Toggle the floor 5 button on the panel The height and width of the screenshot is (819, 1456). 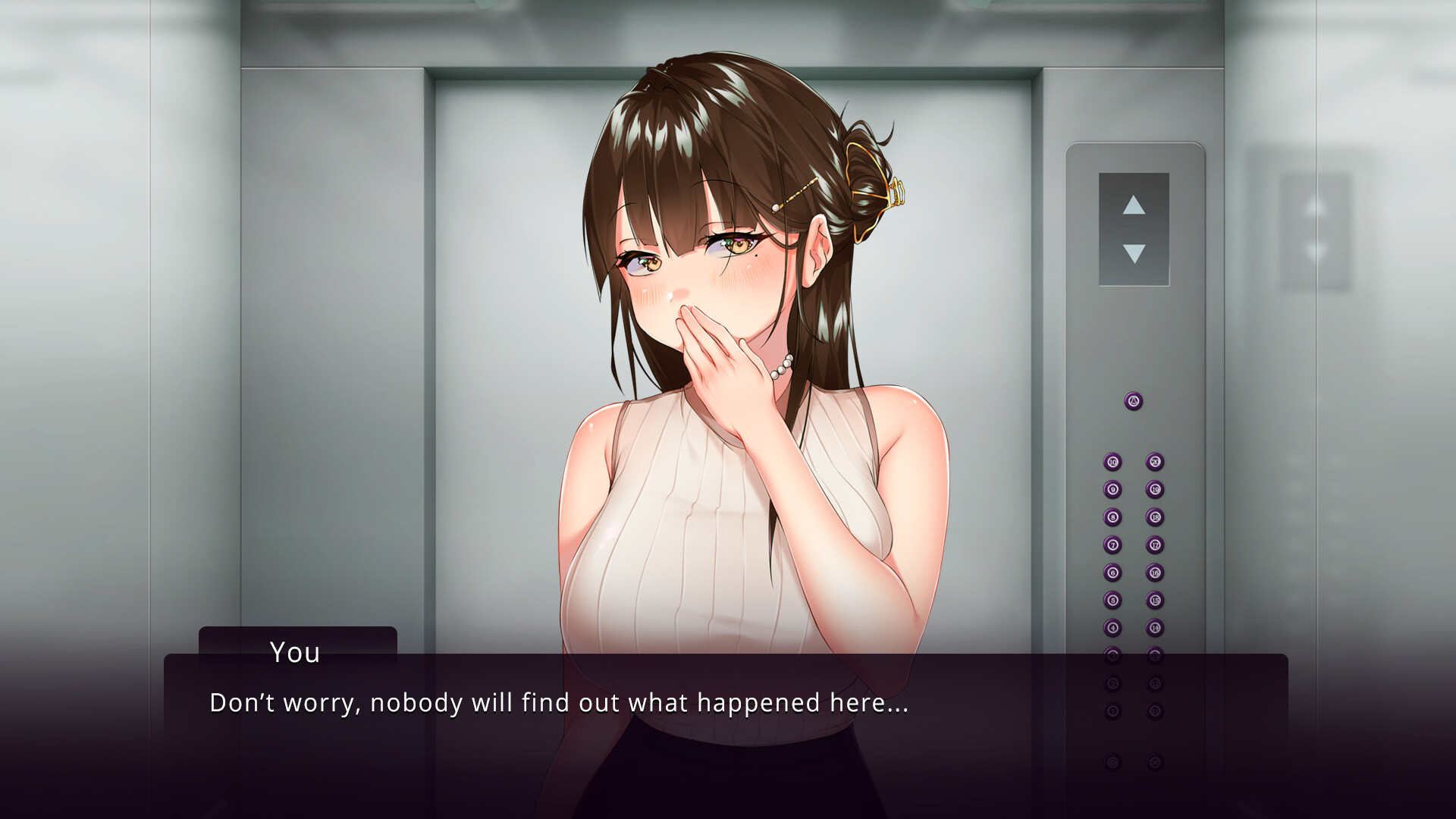(x=1112, y=601)
